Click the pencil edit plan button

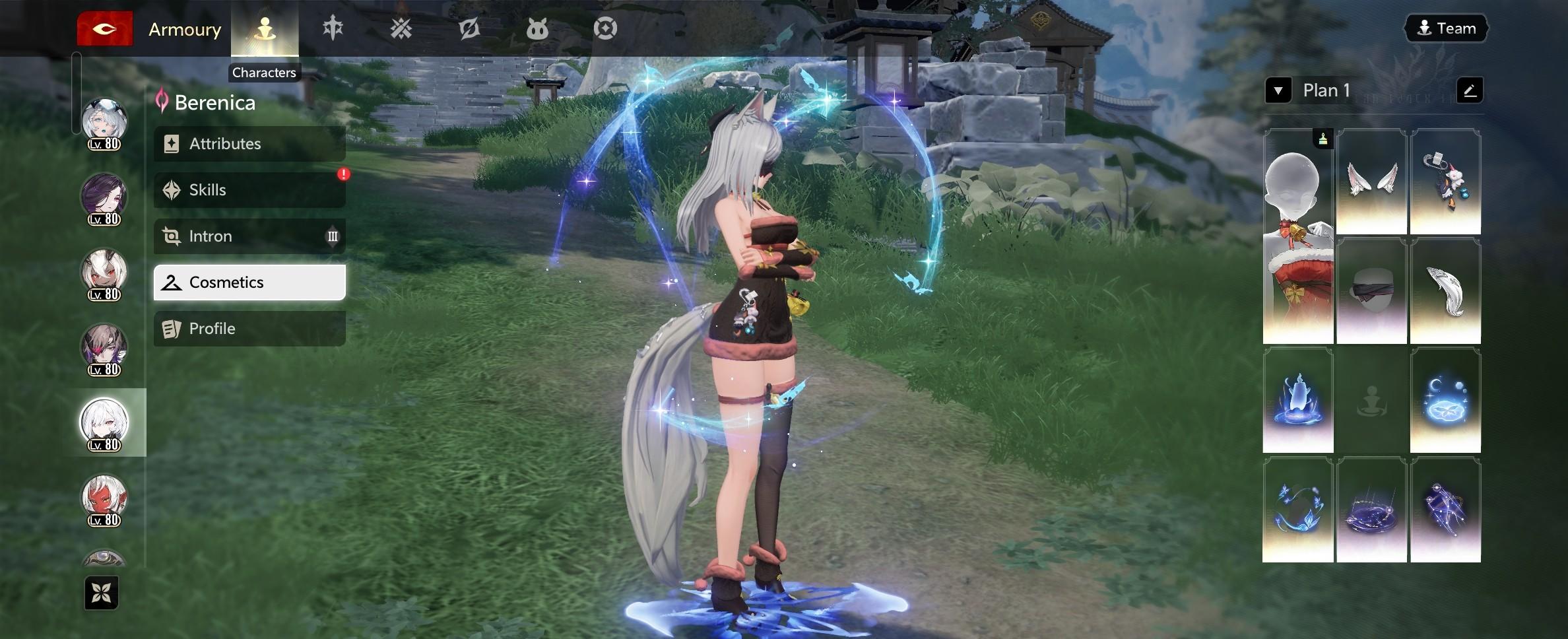pos(1470,90)
